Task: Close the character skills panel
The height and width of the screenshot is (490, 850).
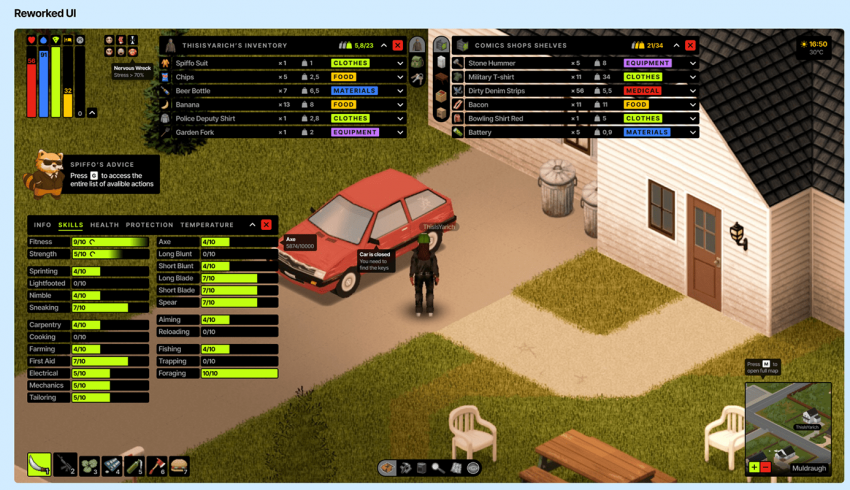Action: (x=266, y=225)
